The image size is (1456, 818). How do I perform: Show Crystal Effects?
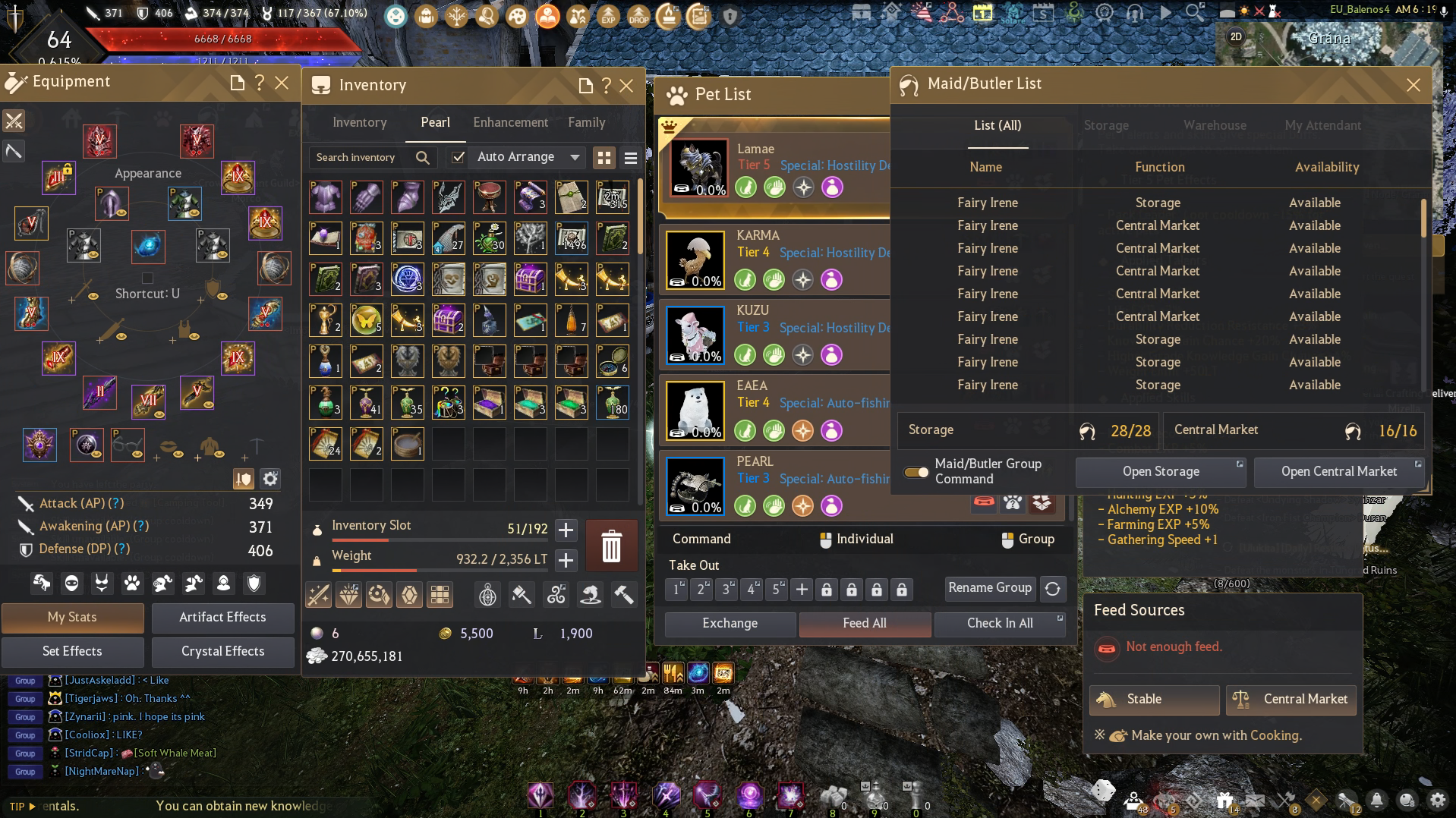(x=222, y=652)
